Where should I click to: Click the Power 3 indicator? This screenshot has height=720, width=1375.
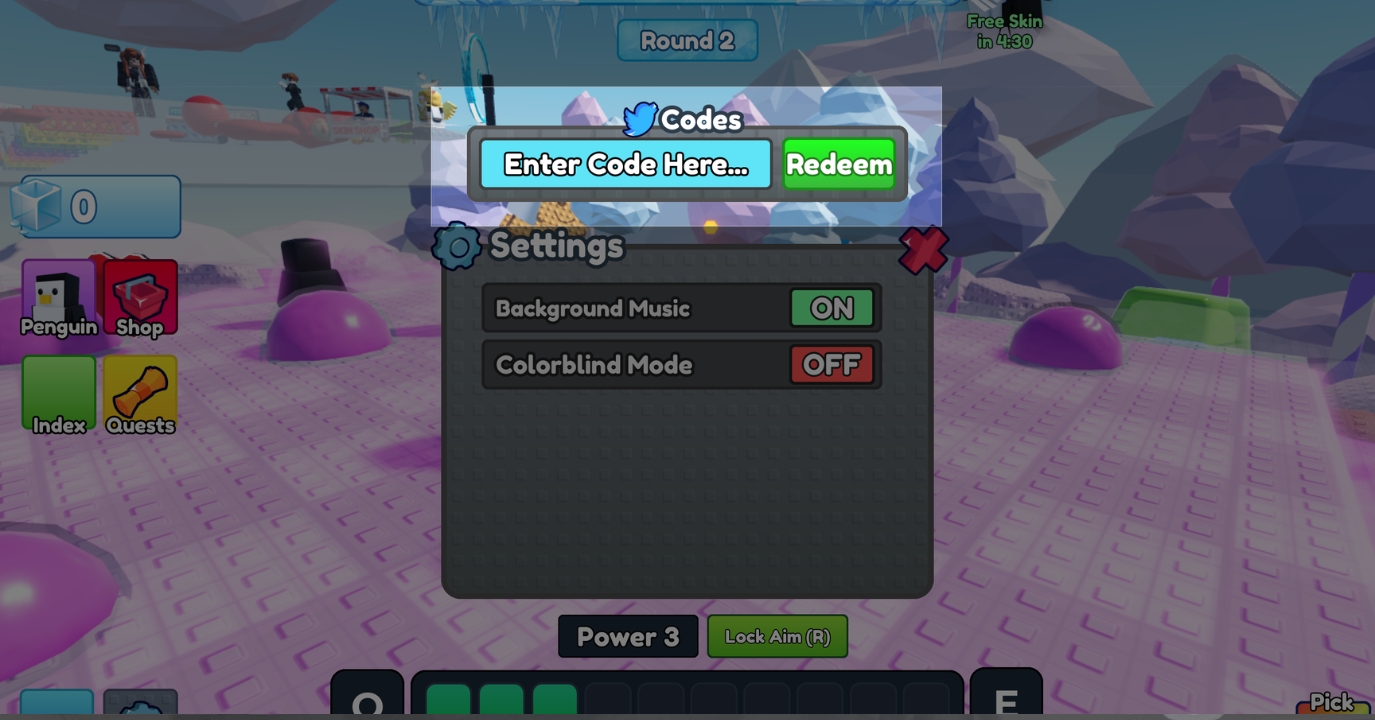pos(628,636)
